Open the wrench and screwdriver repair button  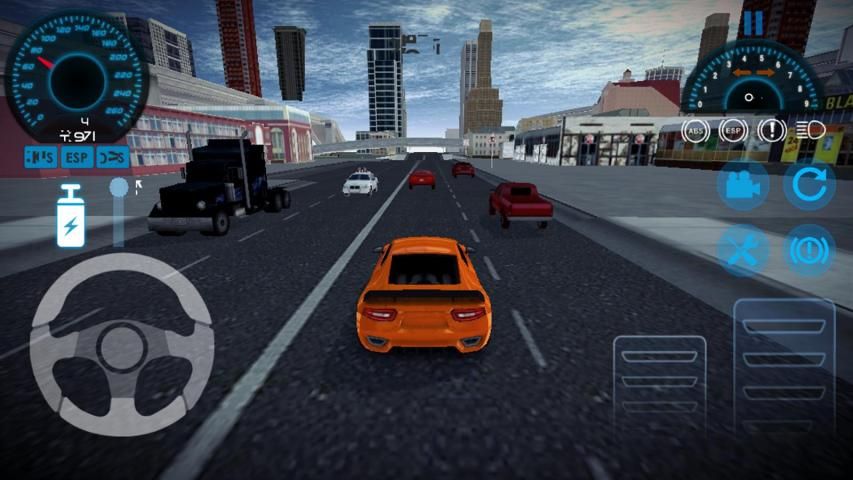742,250
